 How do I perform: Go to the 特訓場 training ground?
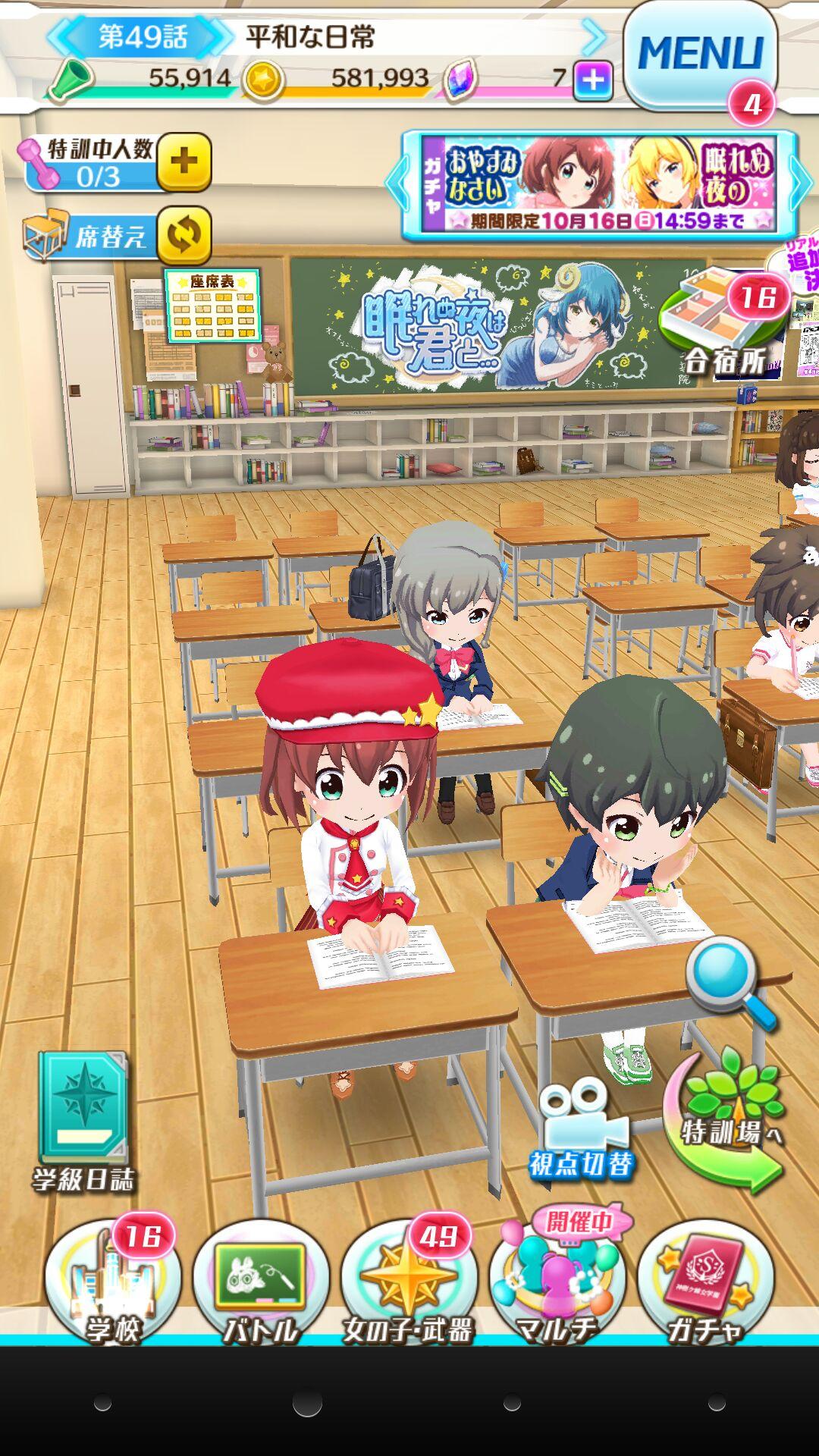click(x=724, y=1122)
